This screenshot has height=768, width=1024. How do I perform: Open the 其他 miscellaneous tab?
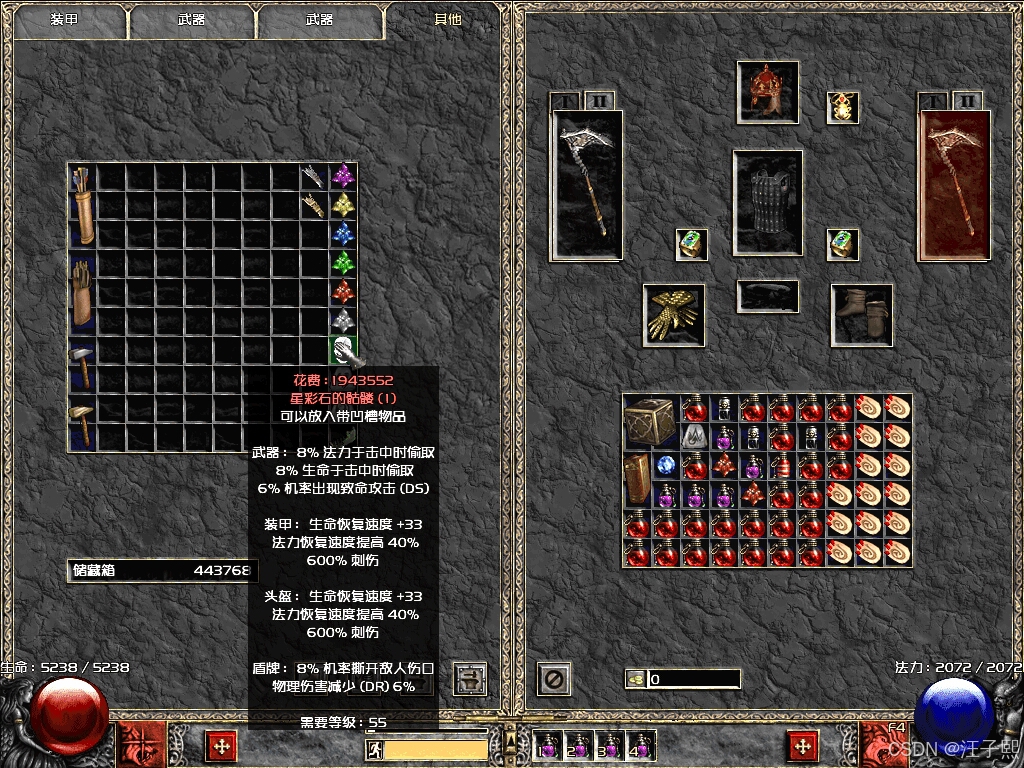448,20
